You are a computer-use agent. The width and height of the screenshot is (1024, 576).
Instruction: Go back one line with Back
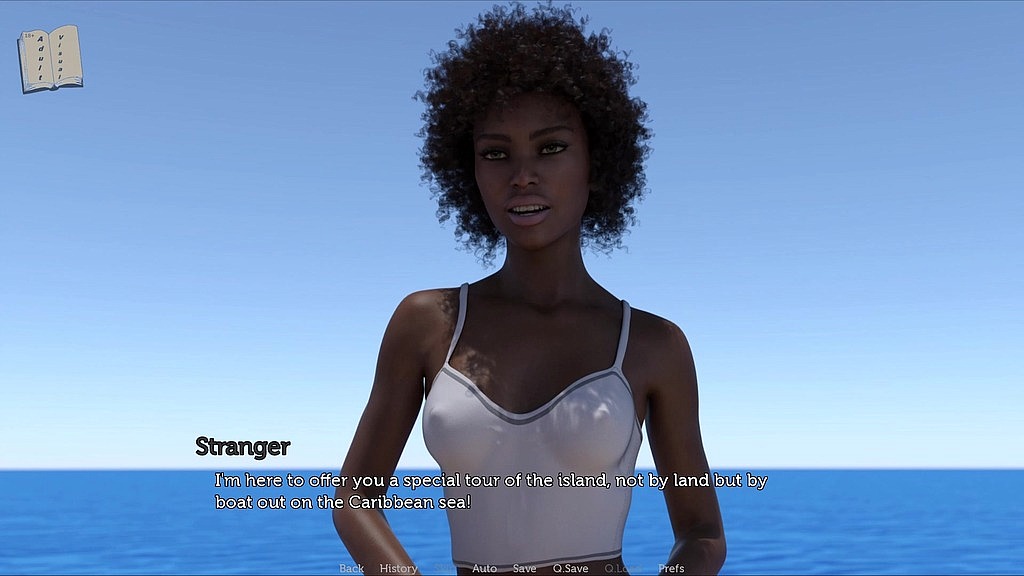click(x=351, y=568)
